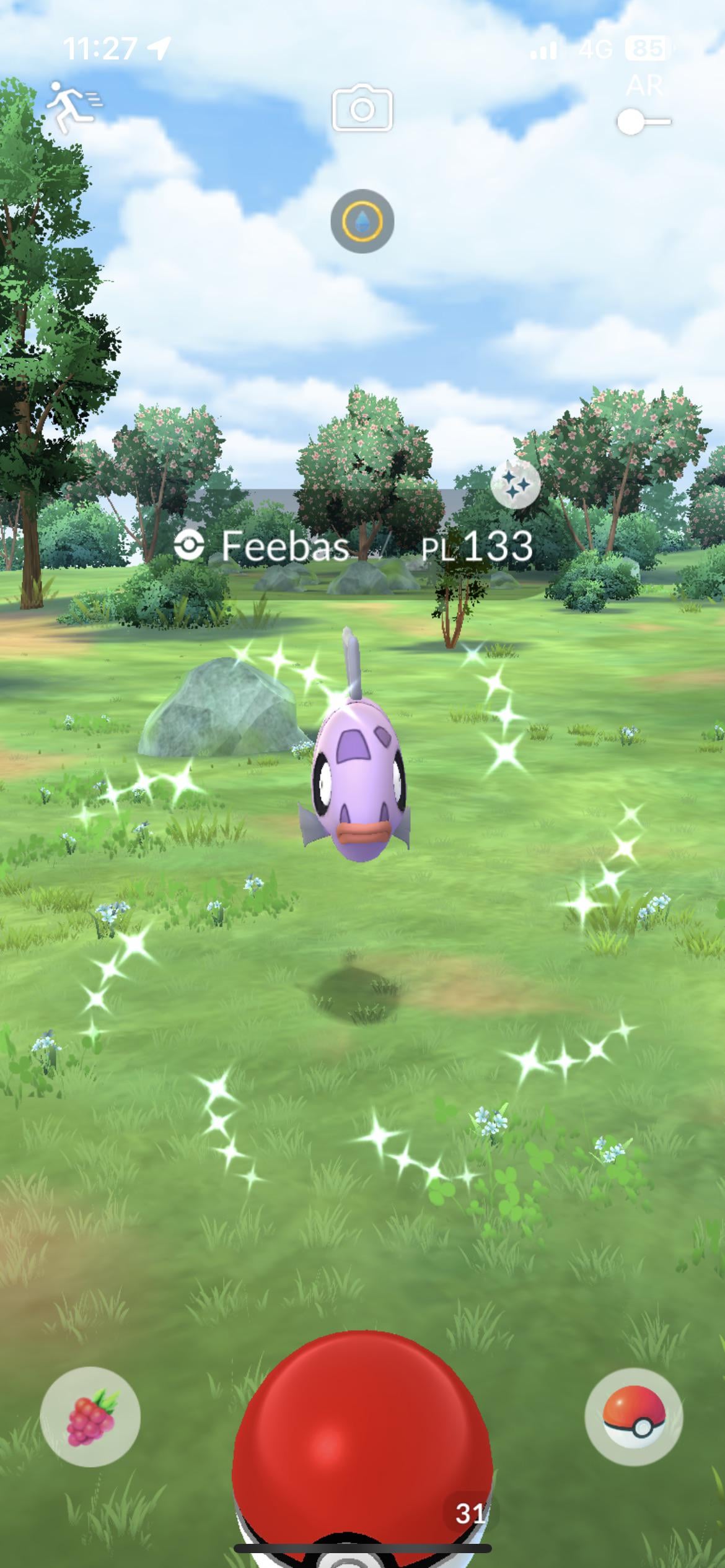Image resolution: width=725 pixels, height=1568 pixels.
Task: Run away using the fleeing runner icon
Action: [72, 107]
